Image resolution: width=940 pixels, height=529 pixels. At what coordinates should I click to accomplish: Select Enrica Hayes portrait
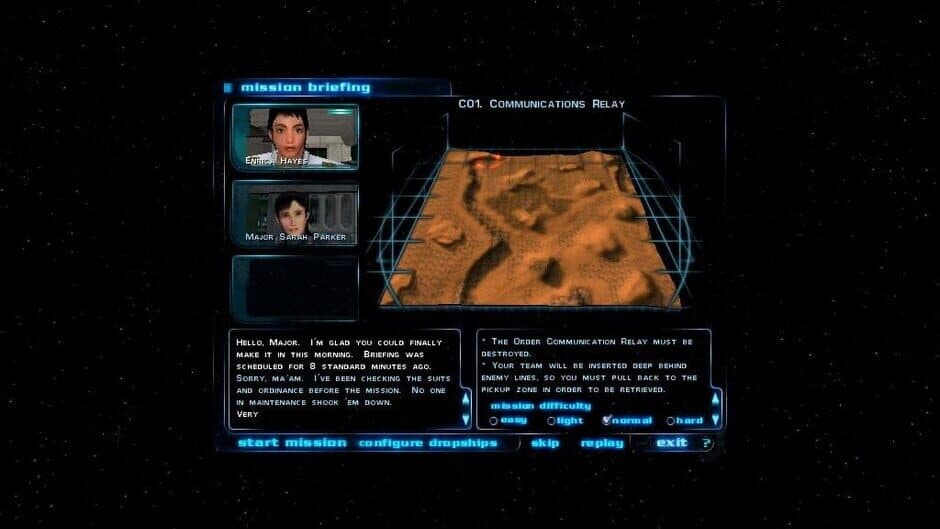click(295, 136)
